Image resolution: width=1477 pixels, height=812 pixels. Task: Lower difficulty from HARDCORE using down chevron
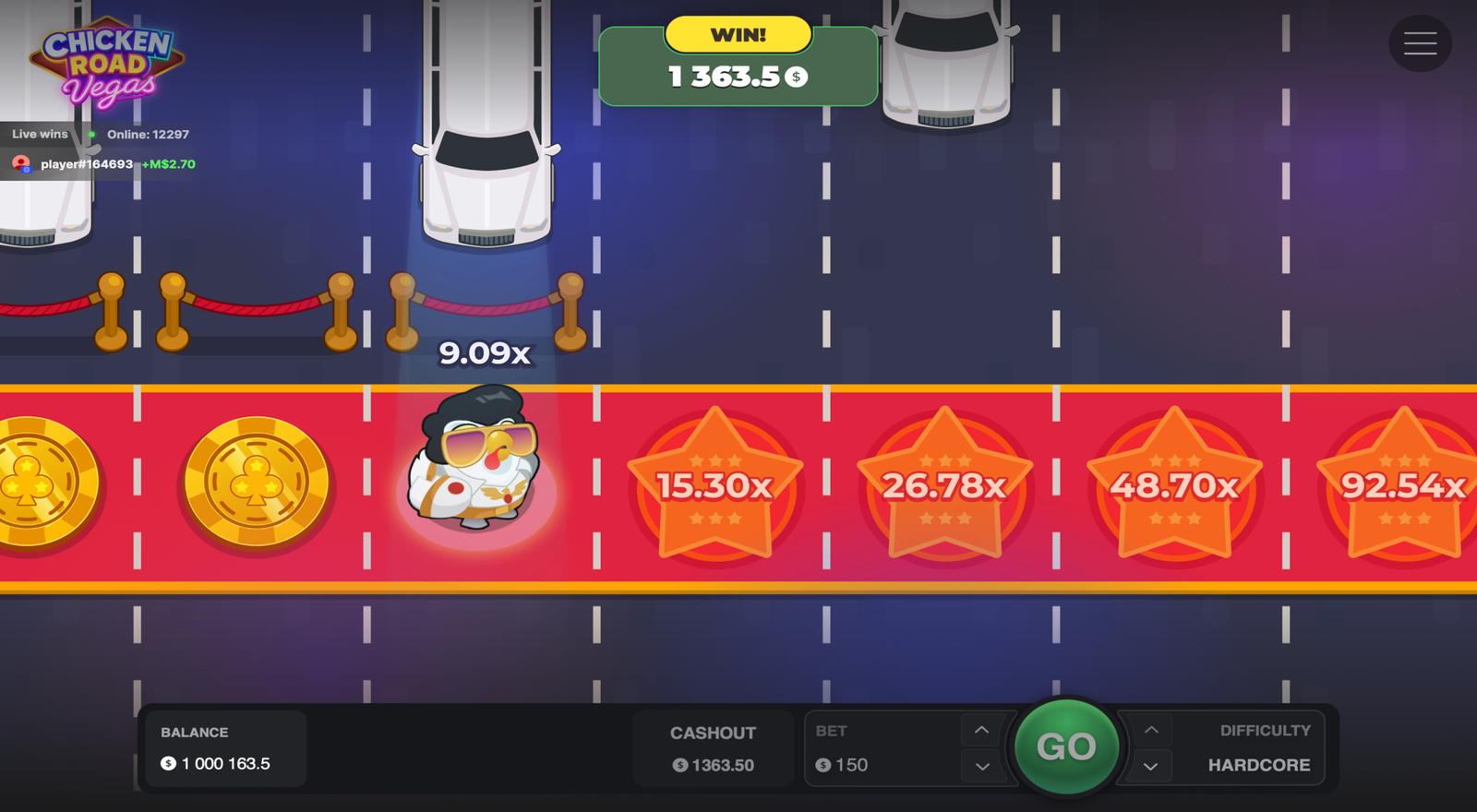(1151, 765)
